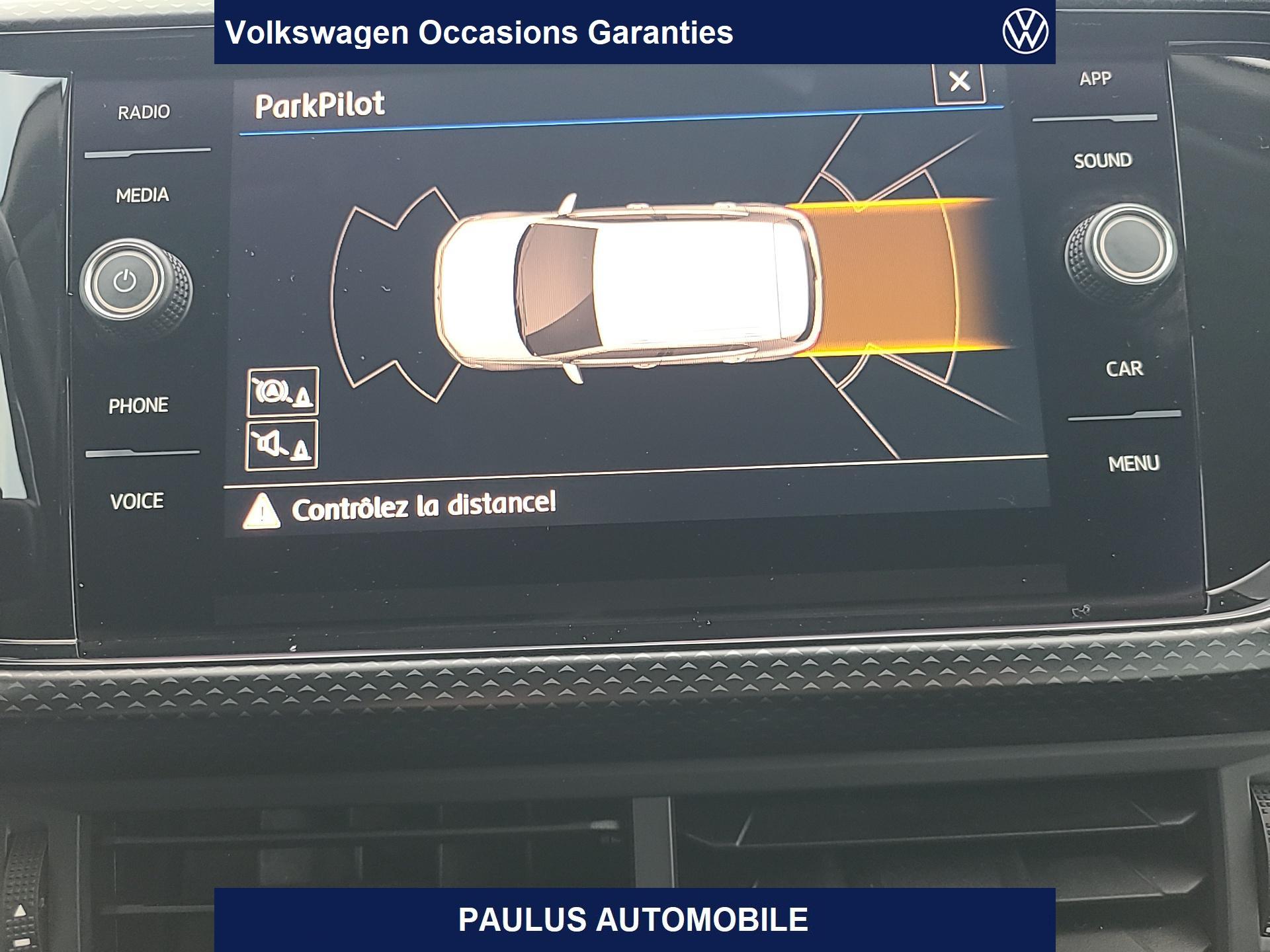Activate VOICE control
1270x952 pixels.
pos(137,501)
